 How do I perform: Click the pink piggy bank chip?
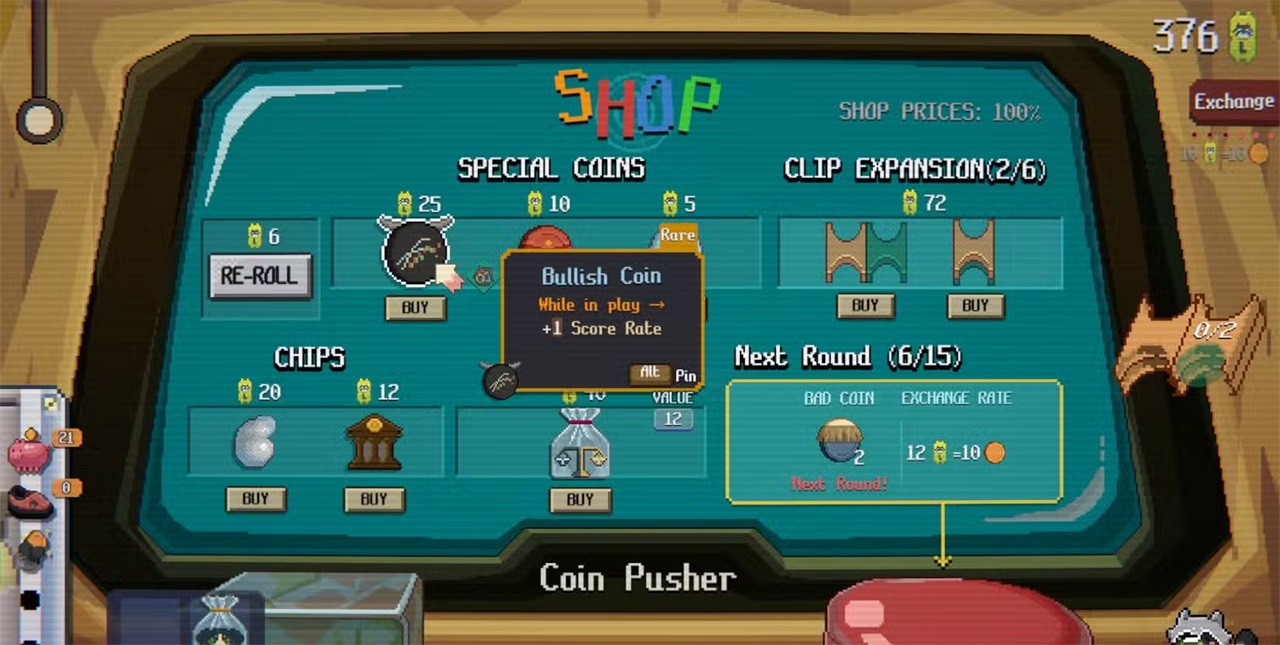(x=29, y=453)
